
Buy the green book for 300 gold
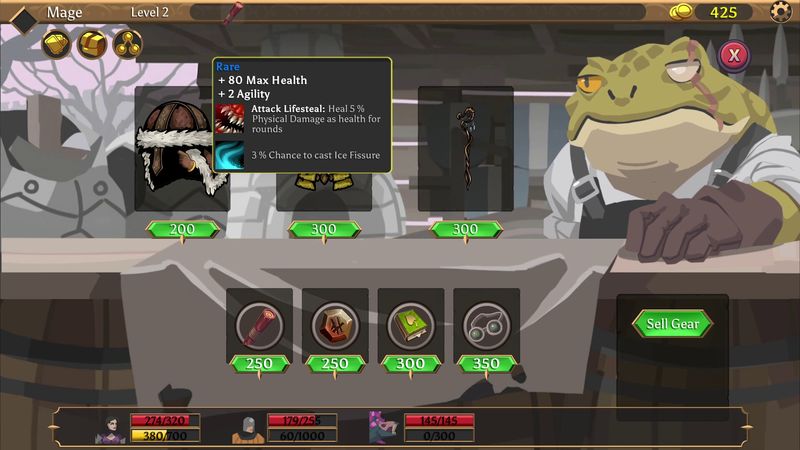point(411,364)
